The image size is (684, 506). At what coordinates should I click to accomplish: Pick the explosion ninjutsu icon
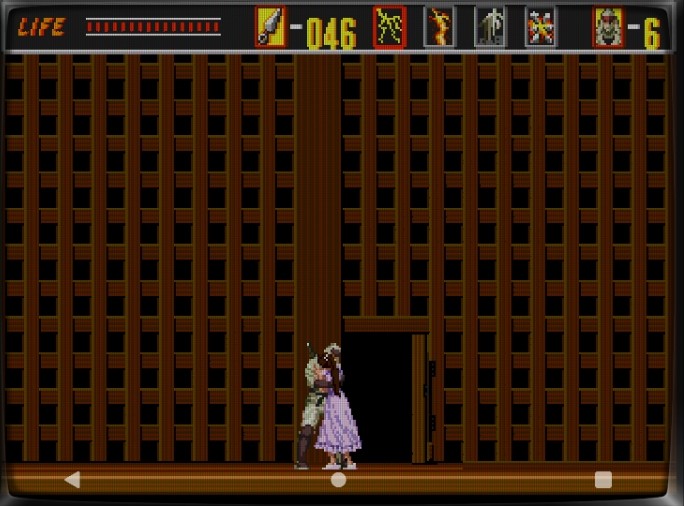(x=541, y=27)
